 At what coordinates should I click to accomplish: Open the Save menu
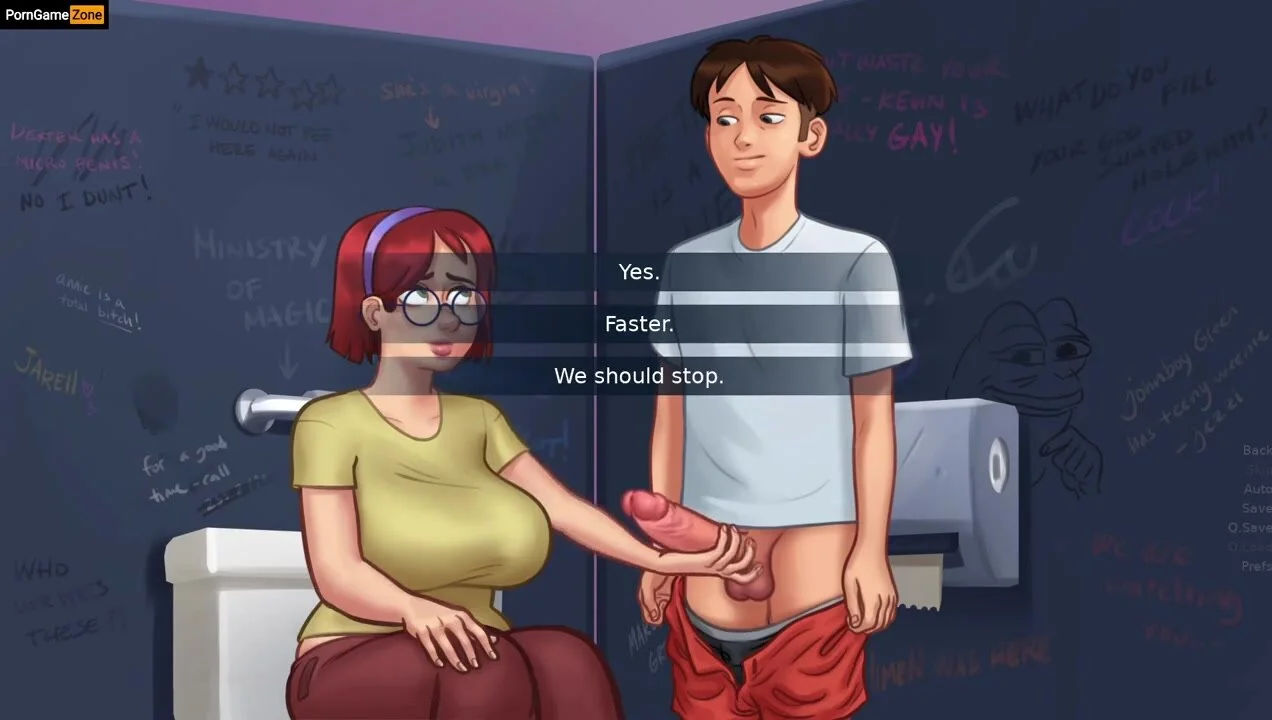tap(1256, 508)
